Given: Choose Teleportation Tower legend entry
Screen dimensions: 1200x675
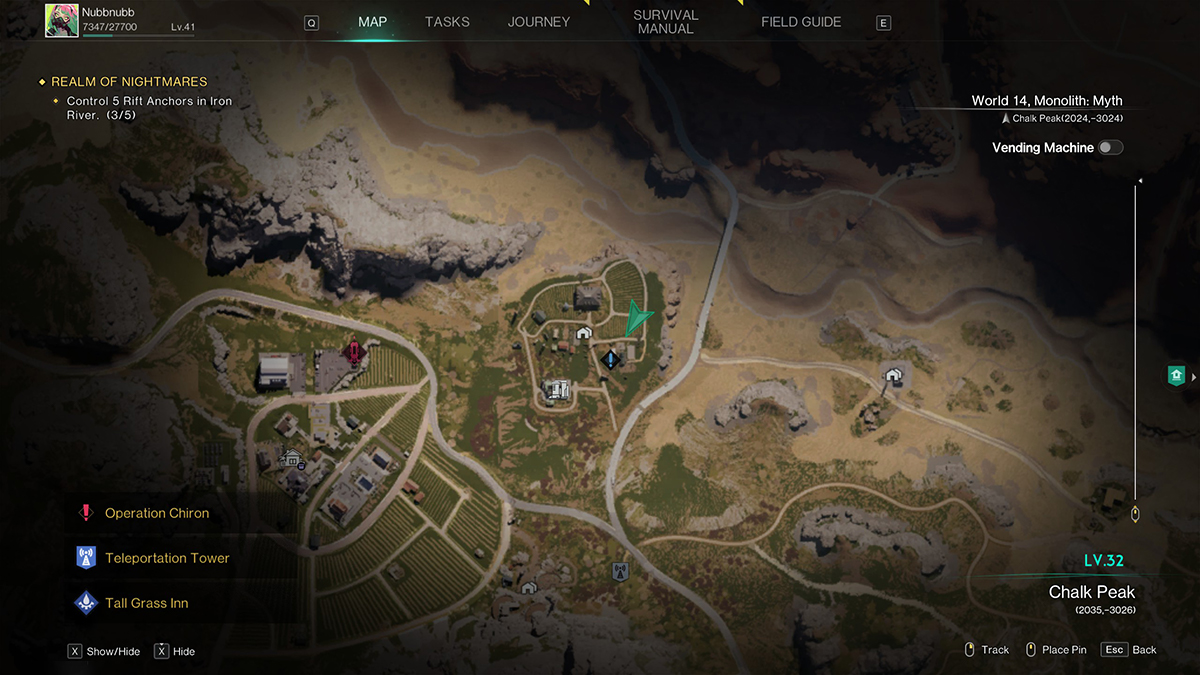Looking at the screenshot, I should pyautogui.click(x=167, y=558).
